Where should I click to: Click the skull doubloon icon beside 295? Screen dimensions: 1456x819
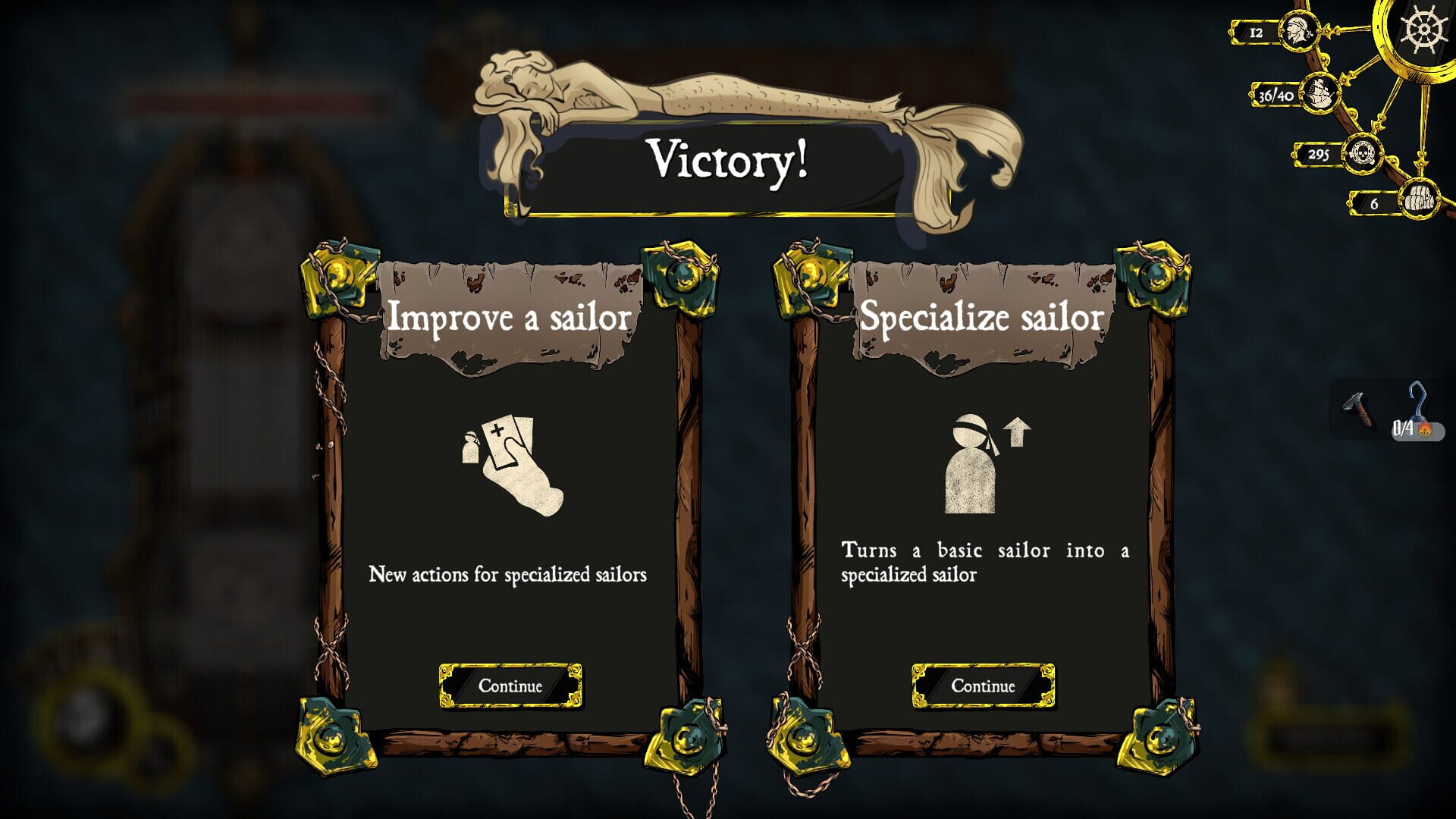[1365, 153]
